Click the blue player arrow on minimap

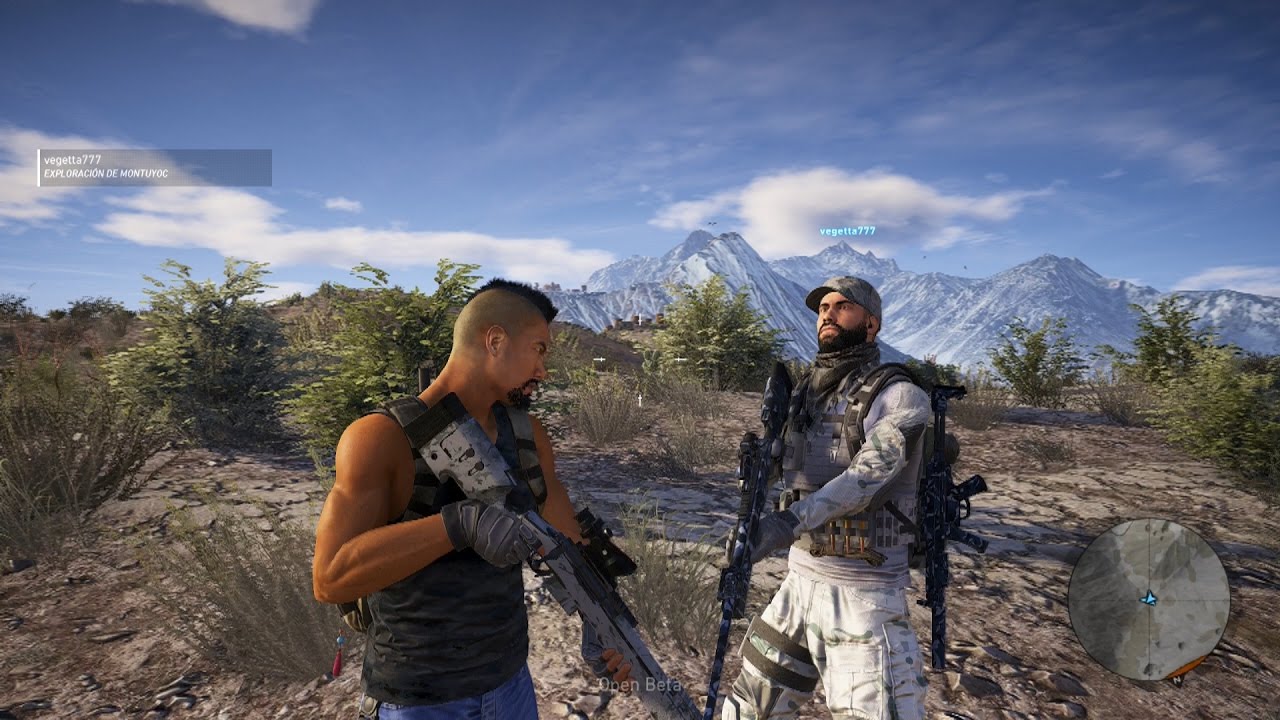click(1149, 598)
